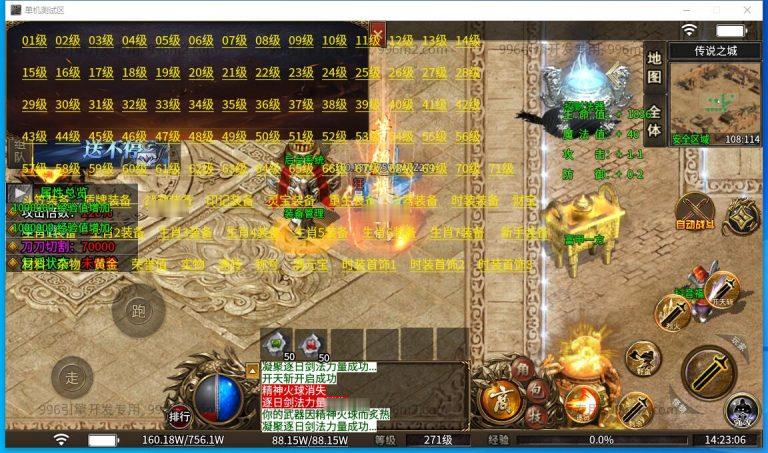Switch to 走 walk mode
Image resolution: width=768 pixels, height=453 pixels.
click(72, 377)
